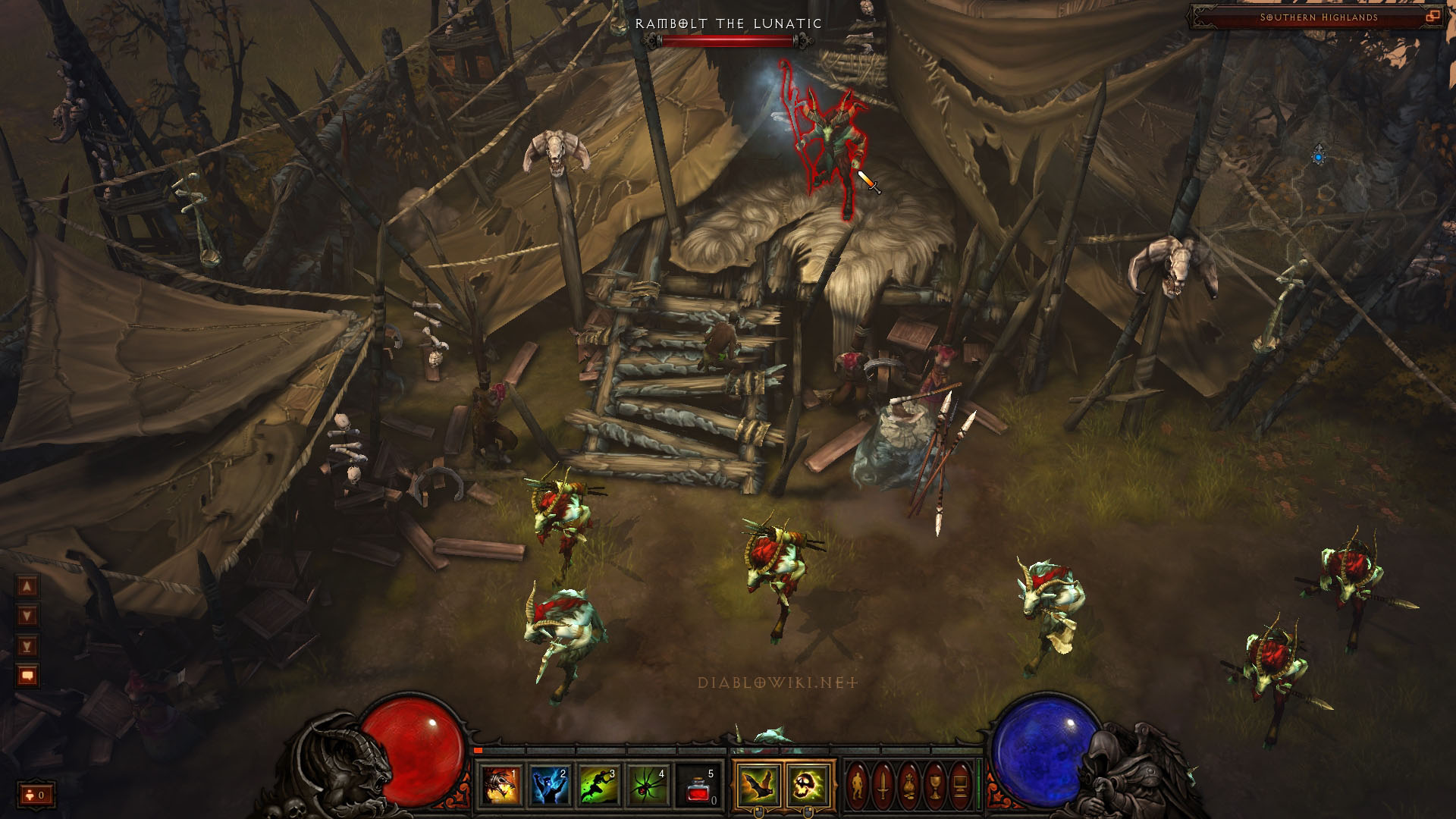
Task: Use the blue spirit skill in slot 2
Action: [551, 785]
